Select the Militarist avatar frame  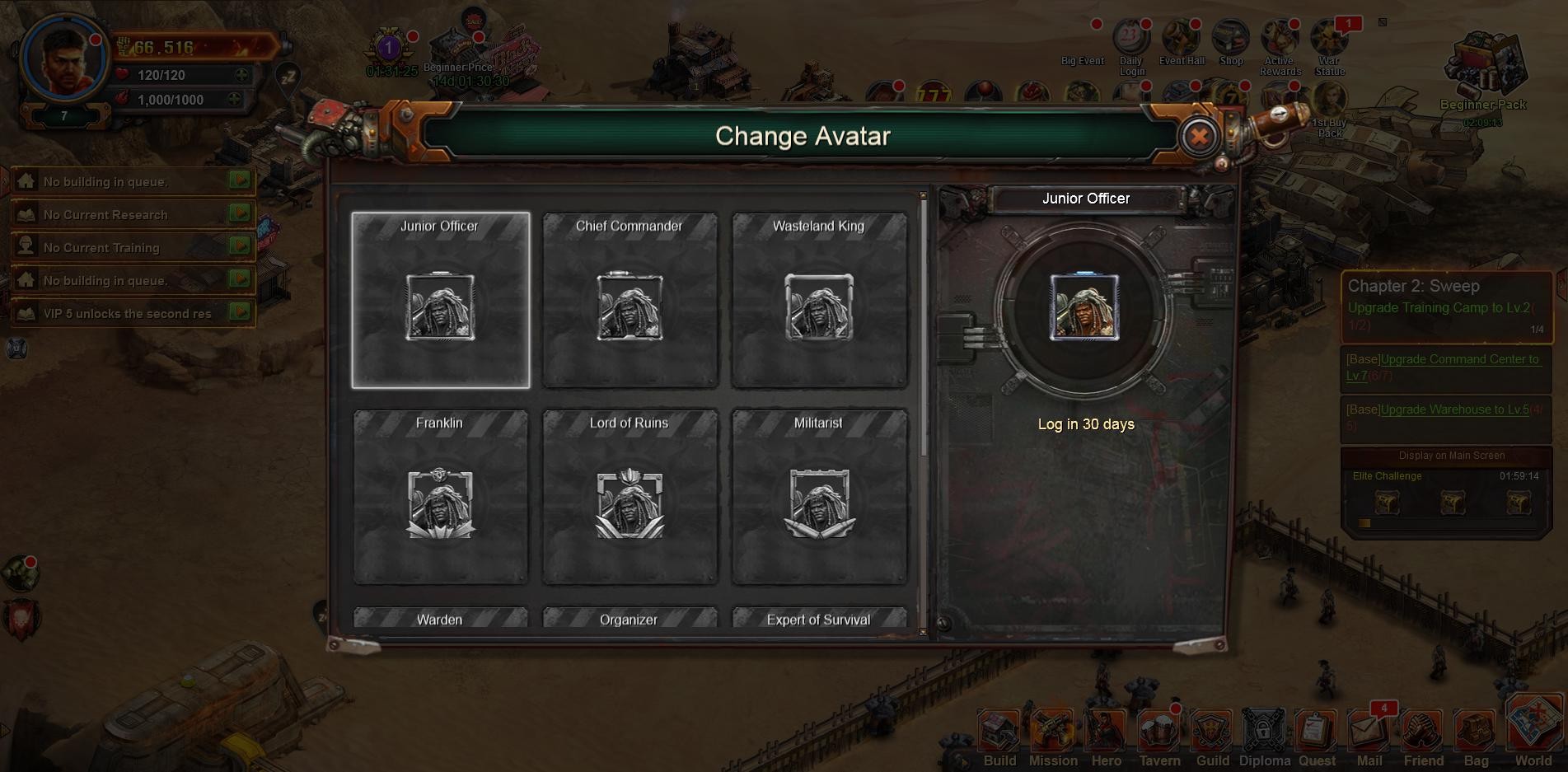click(820, 498)
